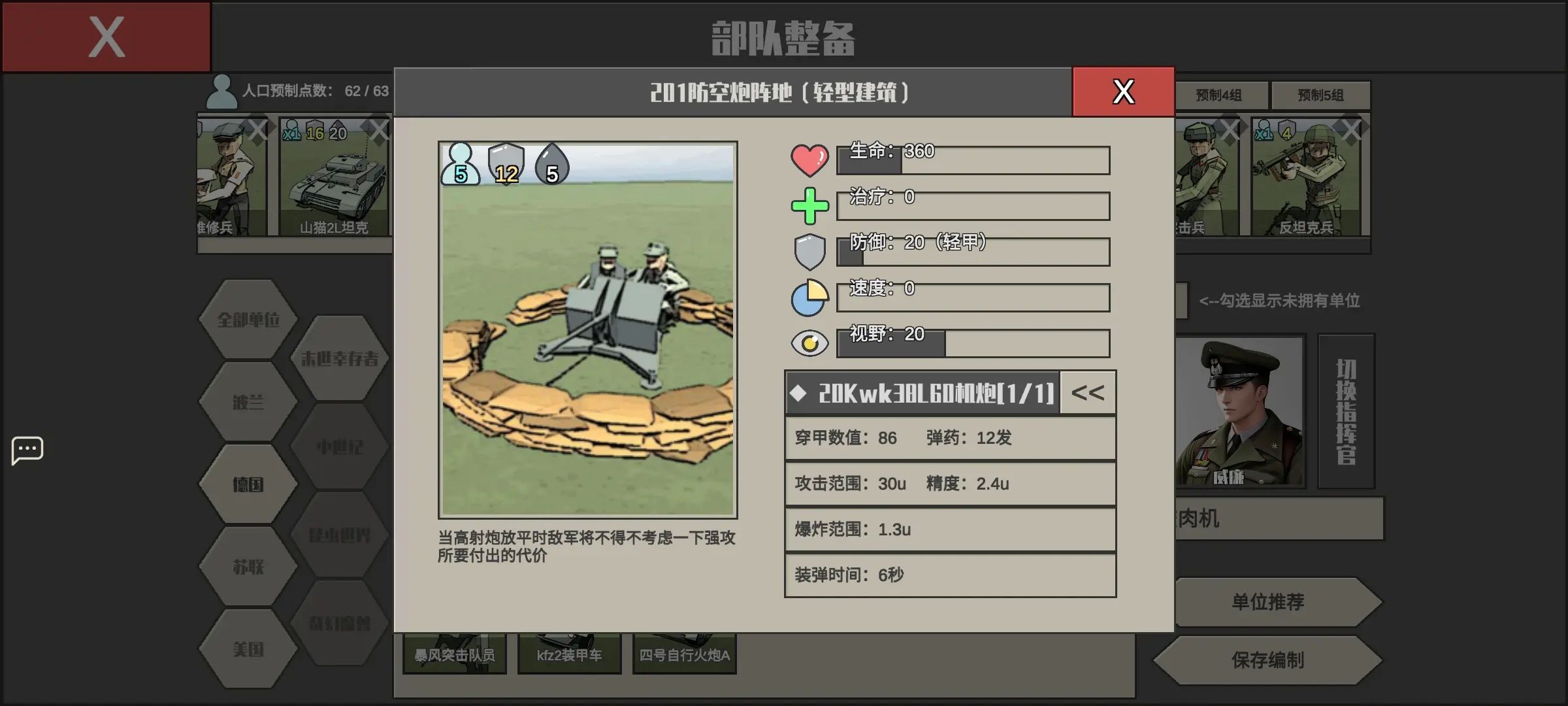Click the eye icon next to 视野
This screenshot has width=1568, height=706.
click(x=810, y=342)
